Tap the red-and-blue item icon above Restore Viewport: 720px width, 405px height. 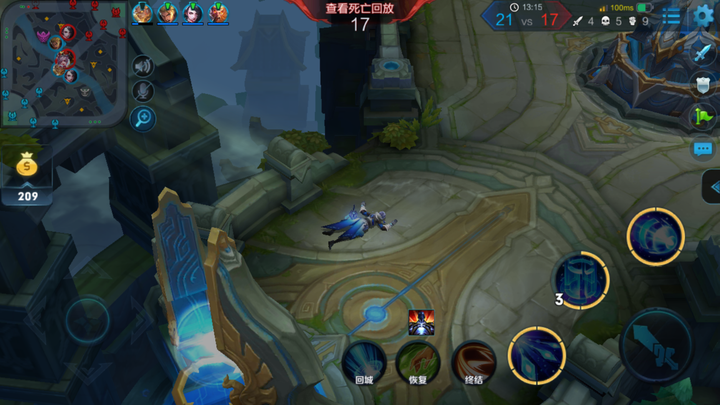click(421, 322)
